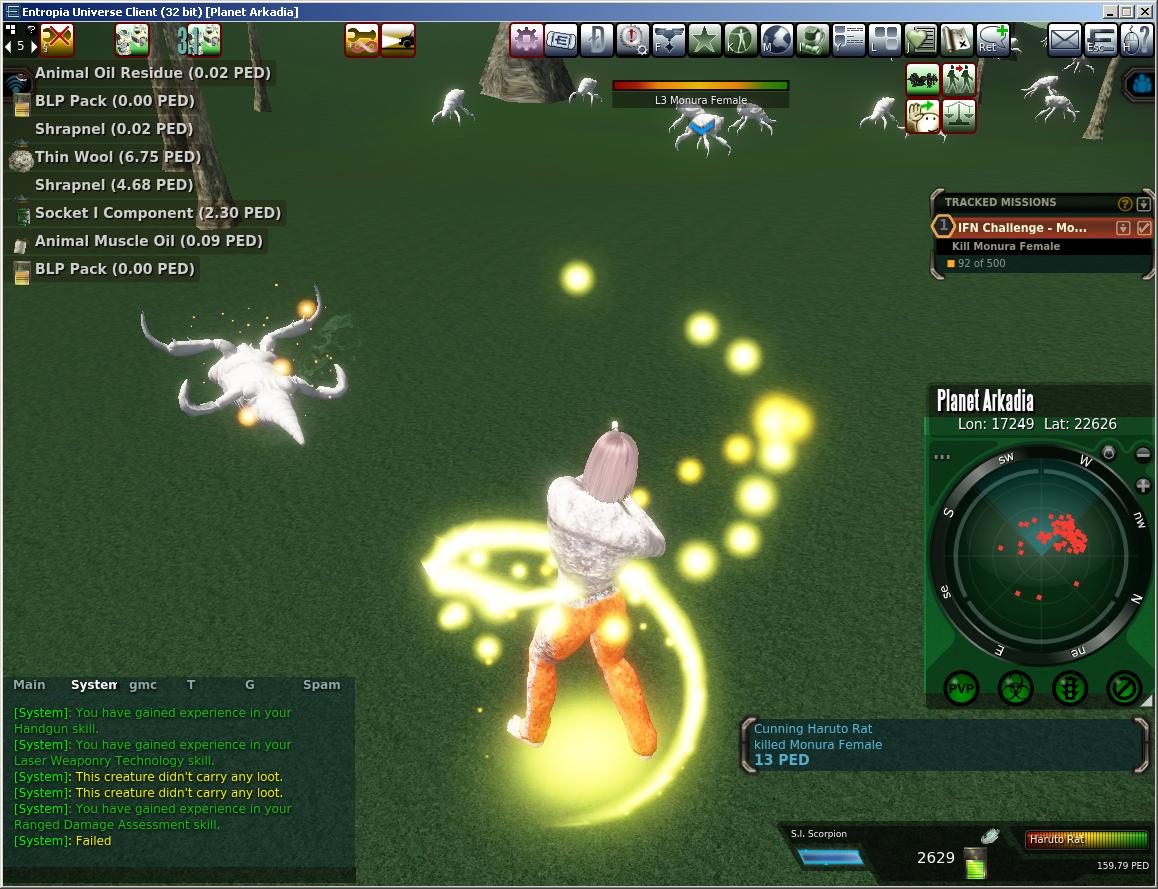Click the wrench with infinity symbol icon
This screenshot has height=889, width=1158.
point(362,40)
